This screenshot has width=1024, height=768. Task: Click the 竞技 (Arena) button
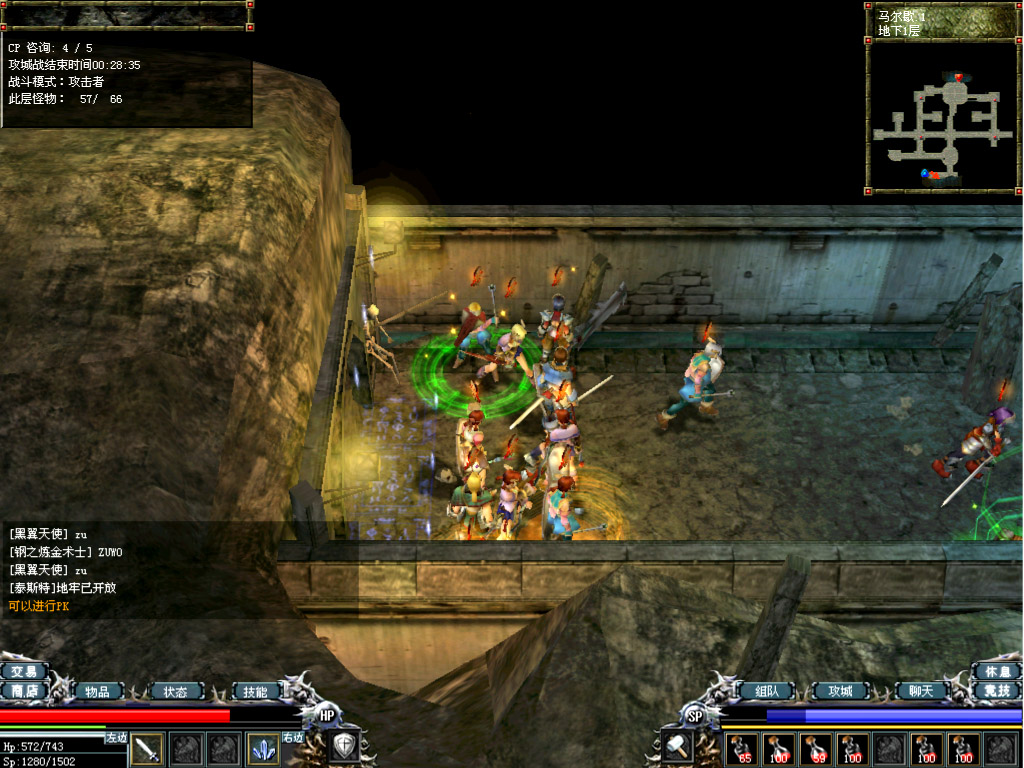[x=997, y=691]
